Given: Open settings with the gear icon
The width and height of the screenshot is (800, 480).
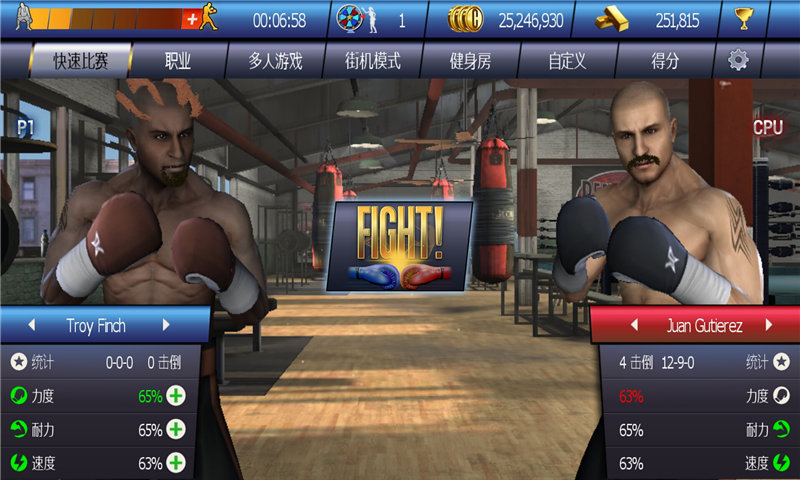Looking at the screenshot, I should click(738, 61).
